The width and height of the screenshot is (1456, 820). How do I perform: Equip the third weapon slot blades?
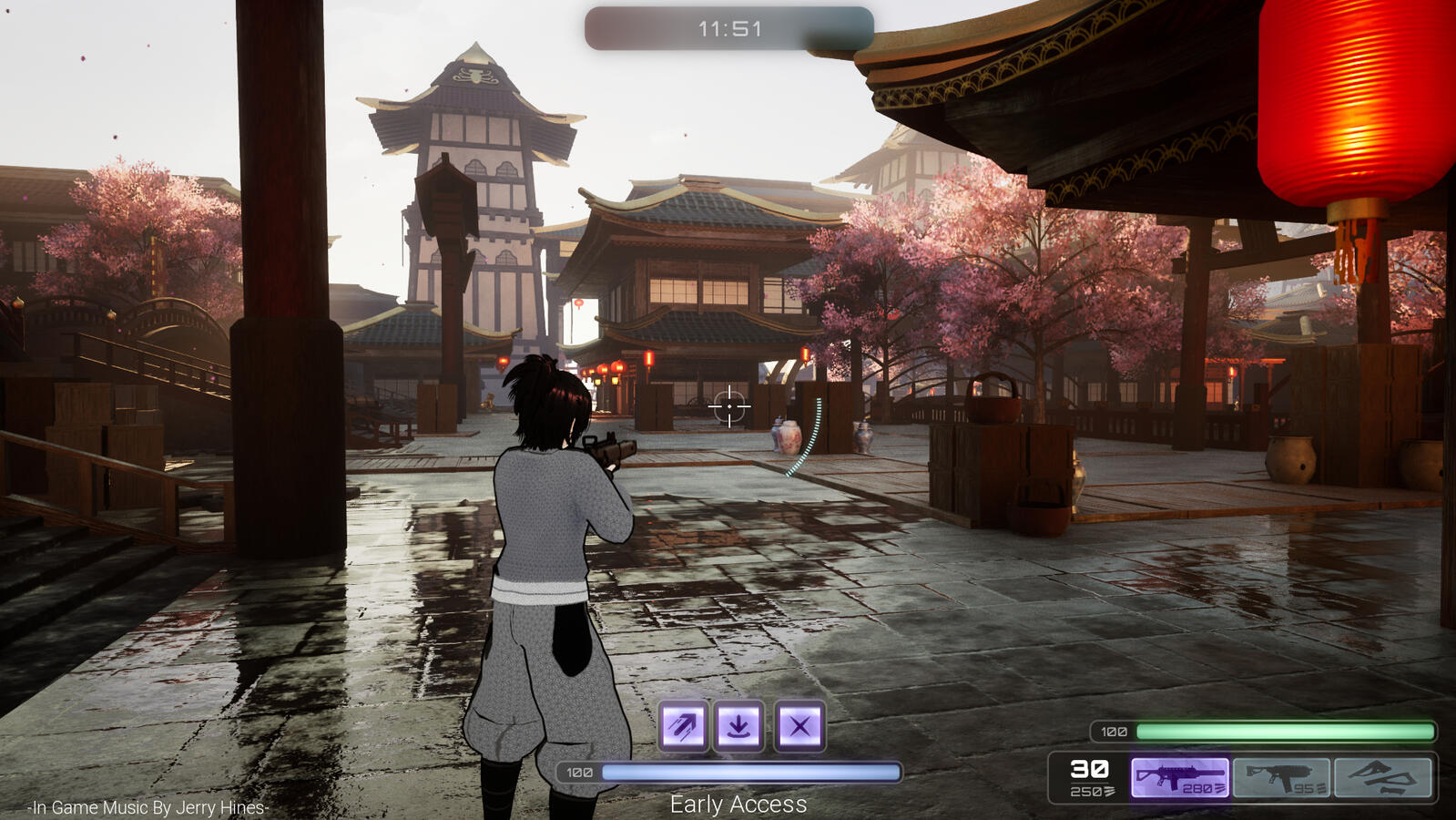pos(1382,778)
